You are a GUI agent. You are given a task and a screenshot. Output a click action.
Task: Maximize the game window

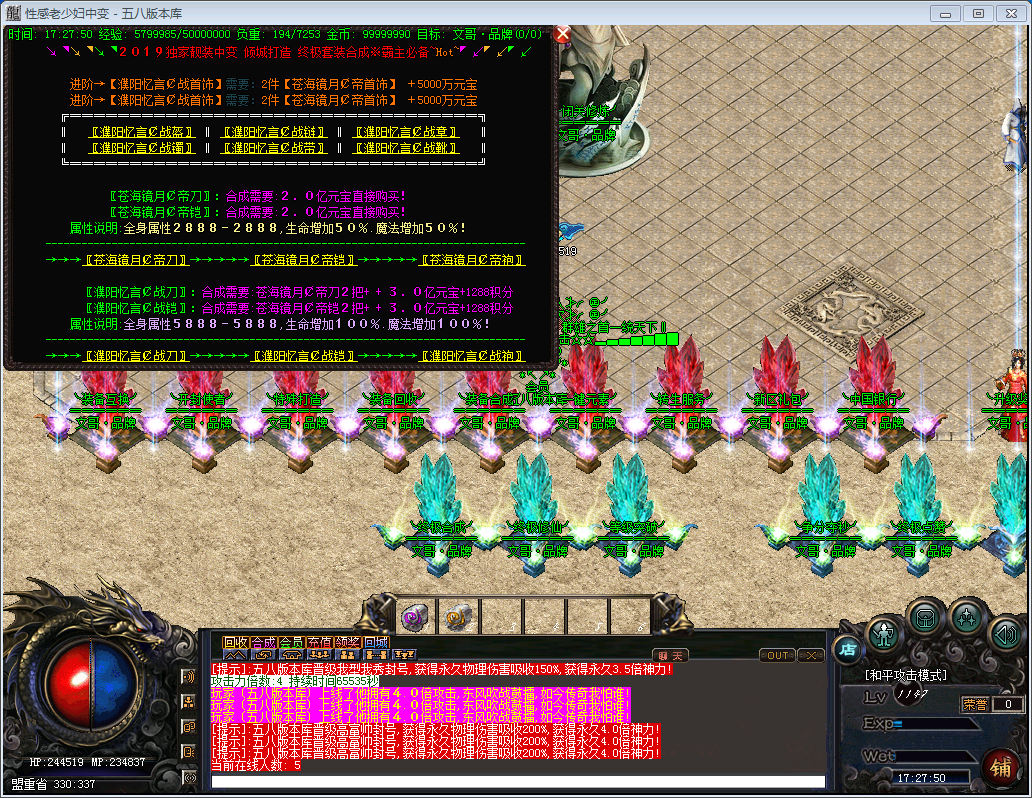coord(978,13)
